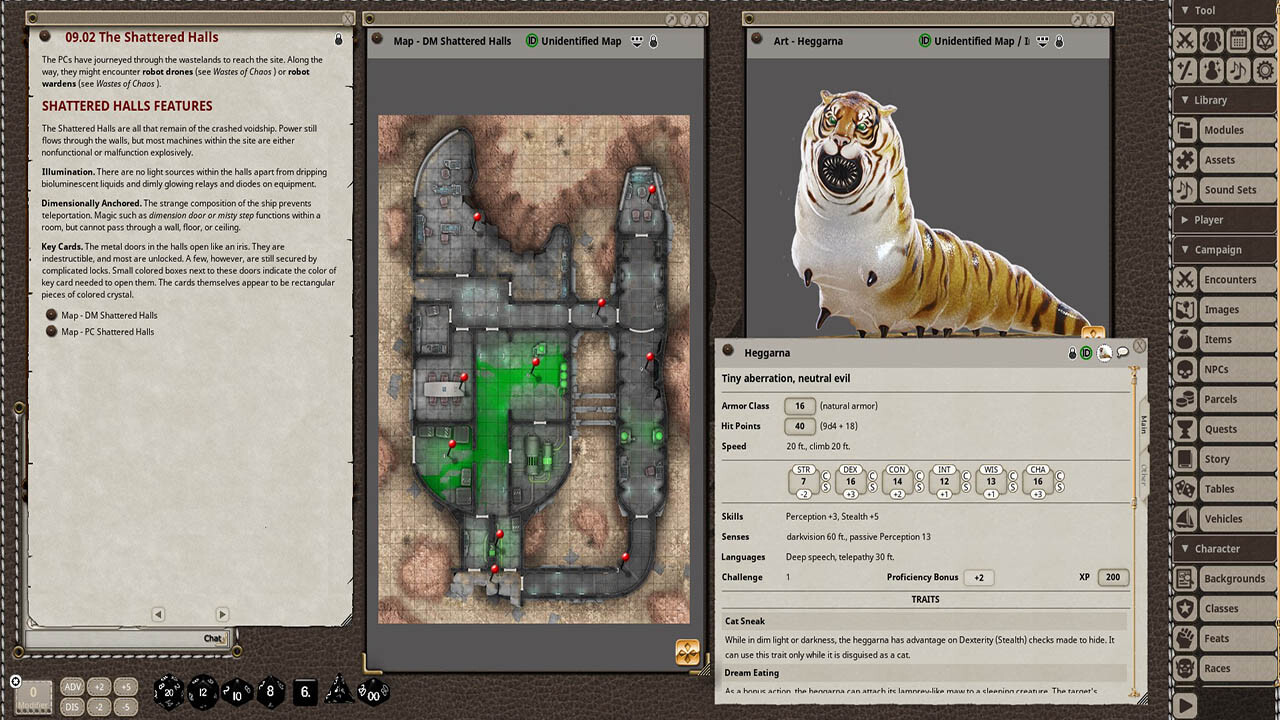This screenshot has height=720, width=1280.
Task: Toggle player visibility eye on the map window
Action: 637,41
